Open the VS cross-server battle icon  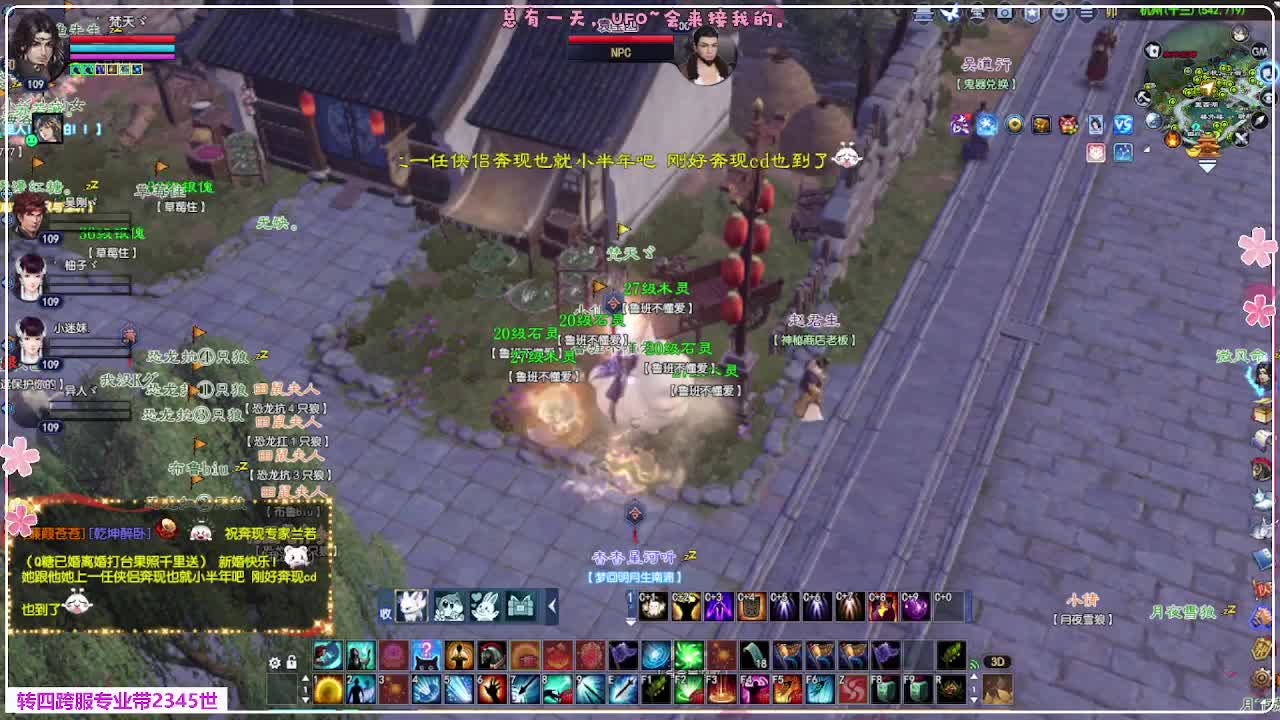tap(1125, 124)
